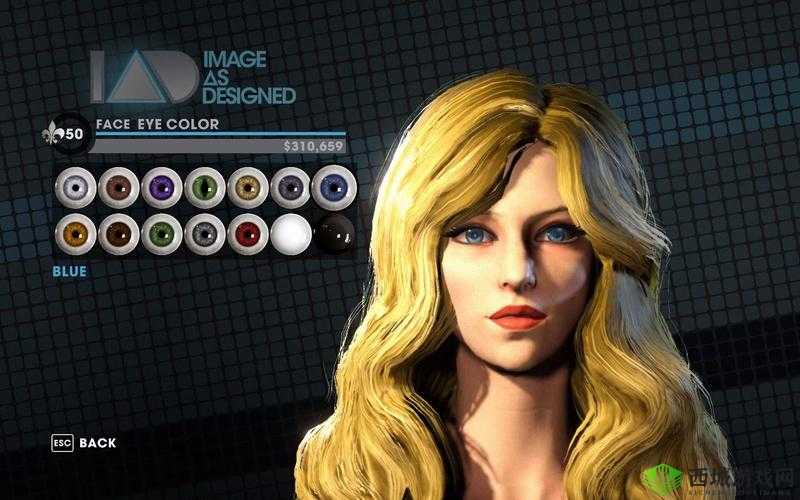Go back using the BACK label
800x500 pixels.
97,442
